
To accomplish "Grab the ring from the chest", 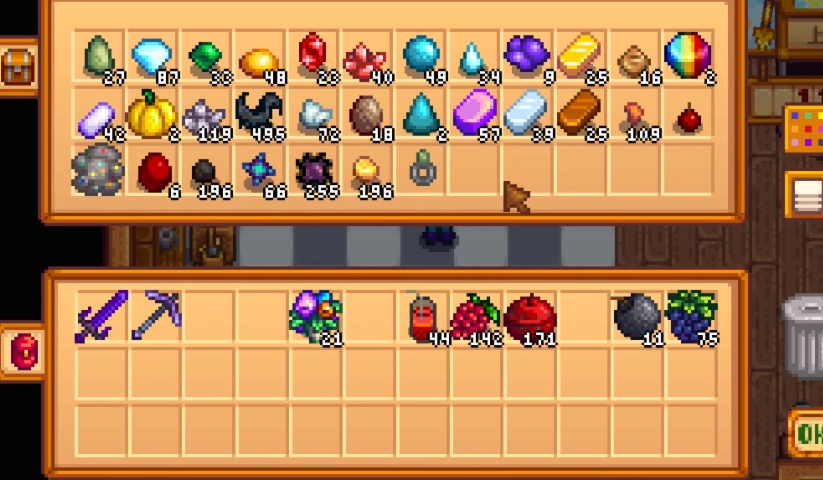I will click(423, 171).
